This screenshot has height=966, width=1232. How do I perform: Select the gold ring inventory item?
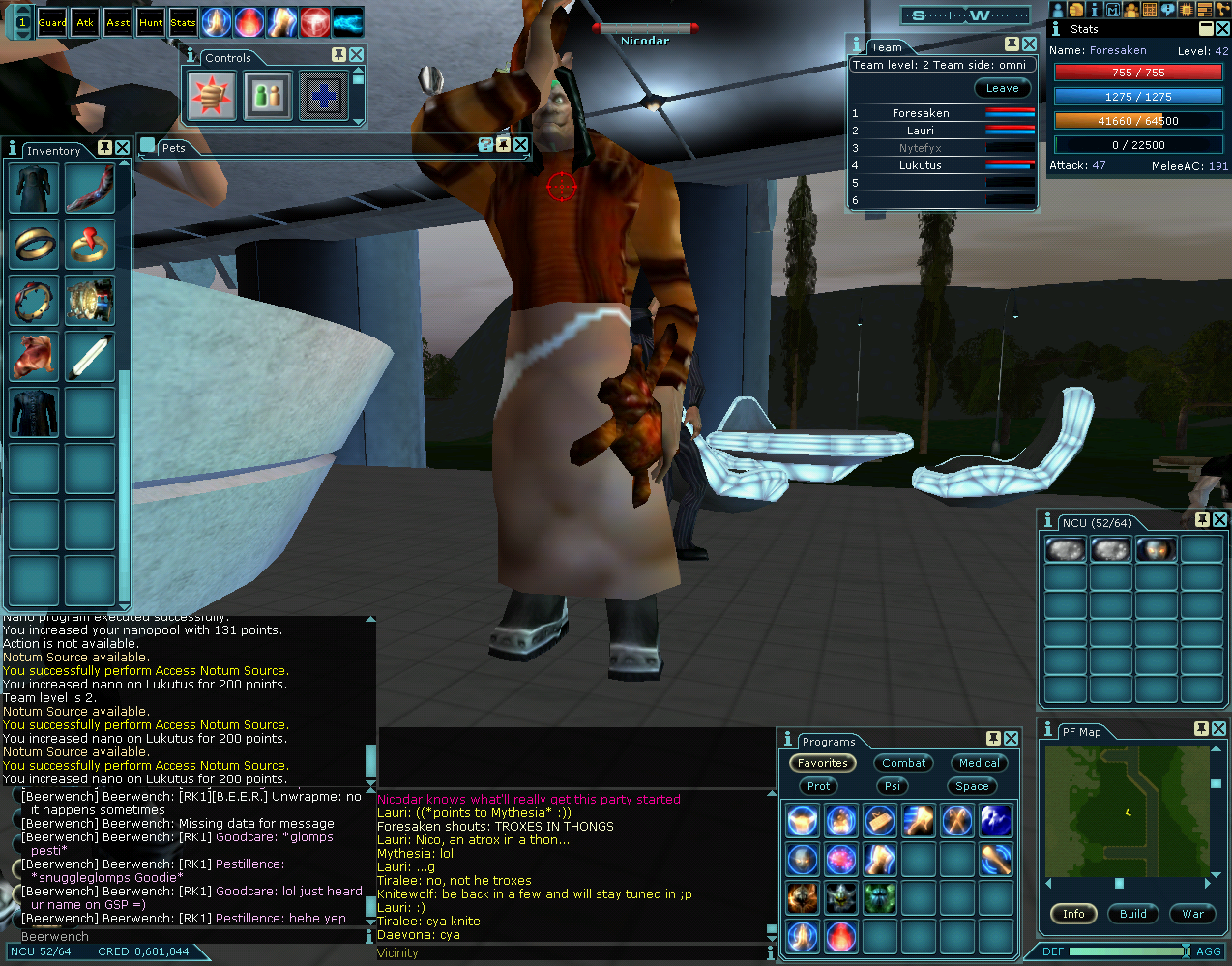point(35,244)
